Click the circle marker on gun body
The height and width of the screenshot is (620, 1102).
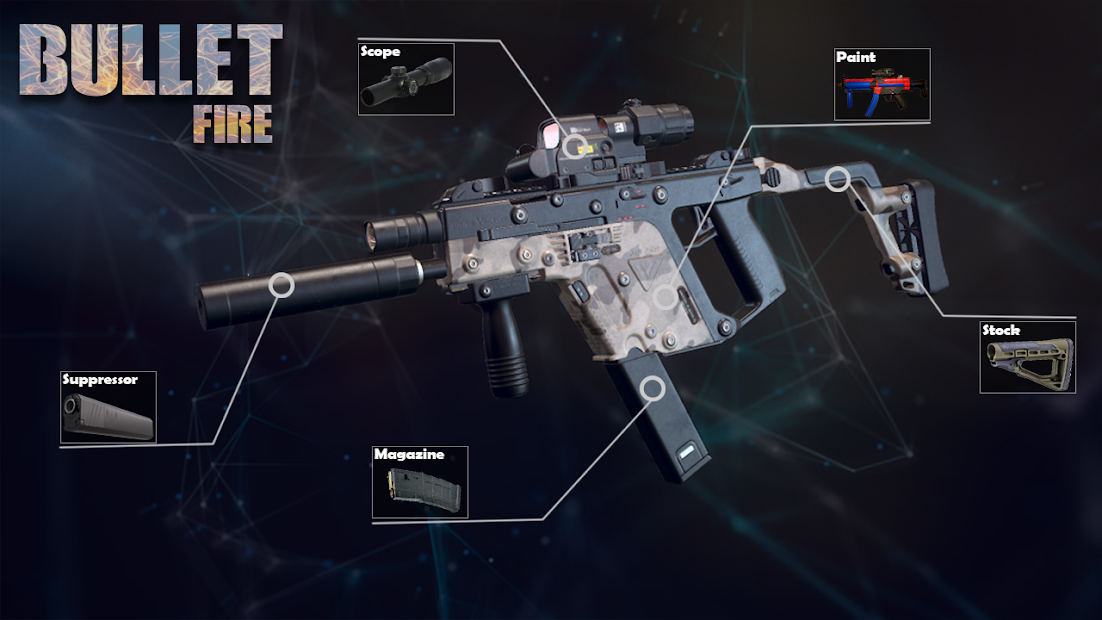pyautogui.click(x=665, y=296)
